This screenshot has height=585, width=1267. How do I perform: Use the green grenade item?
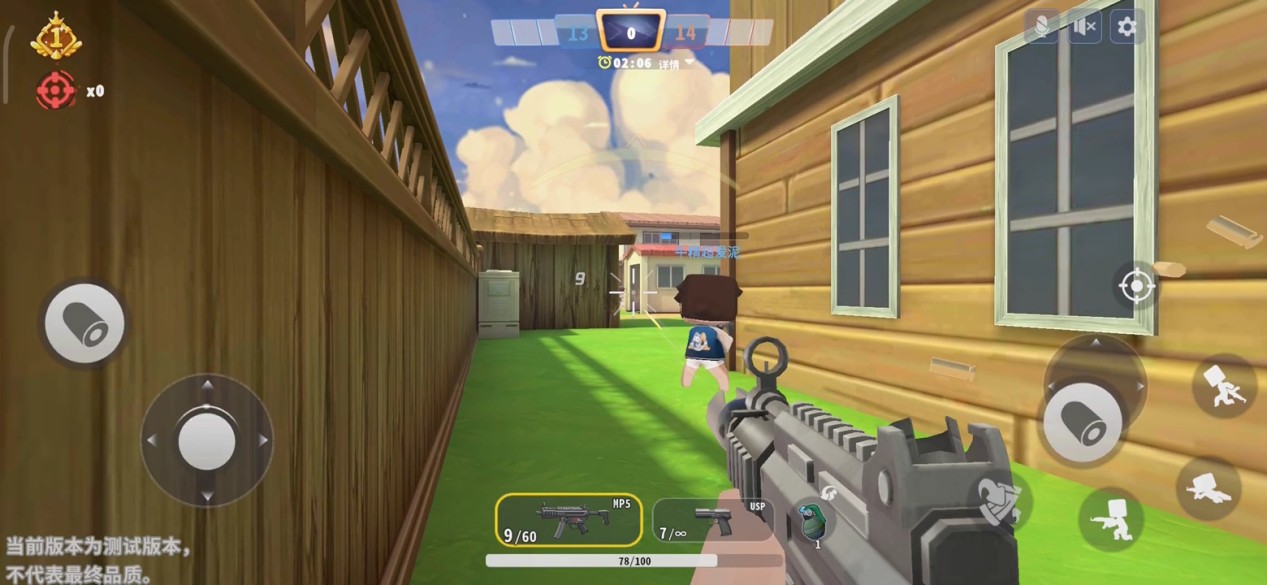tap(812, 521)
